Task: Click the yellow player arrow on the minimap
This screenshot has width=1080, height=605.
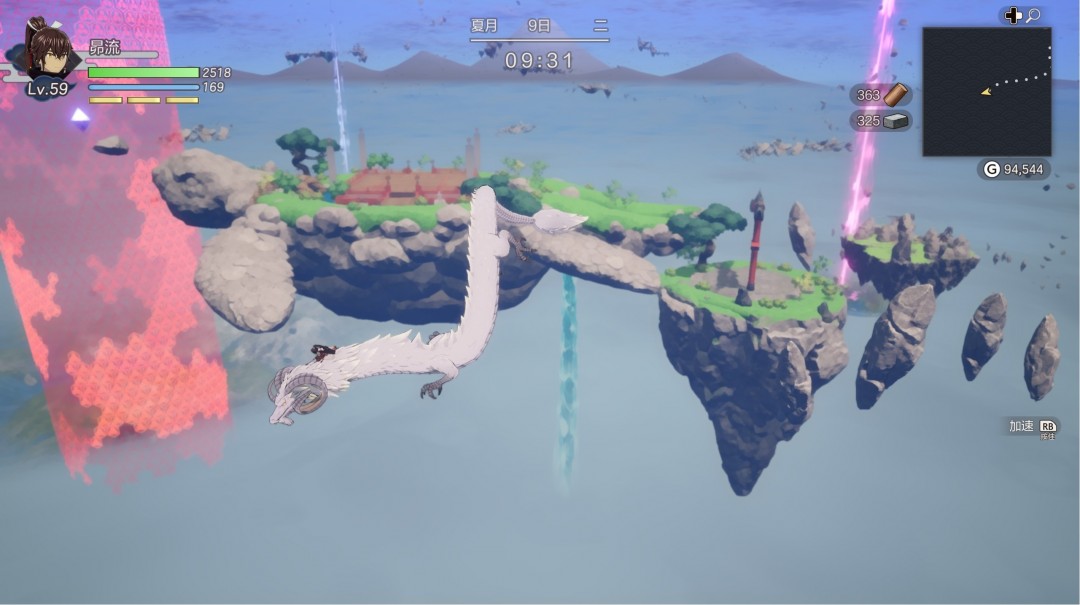Action: coord(986,92)
